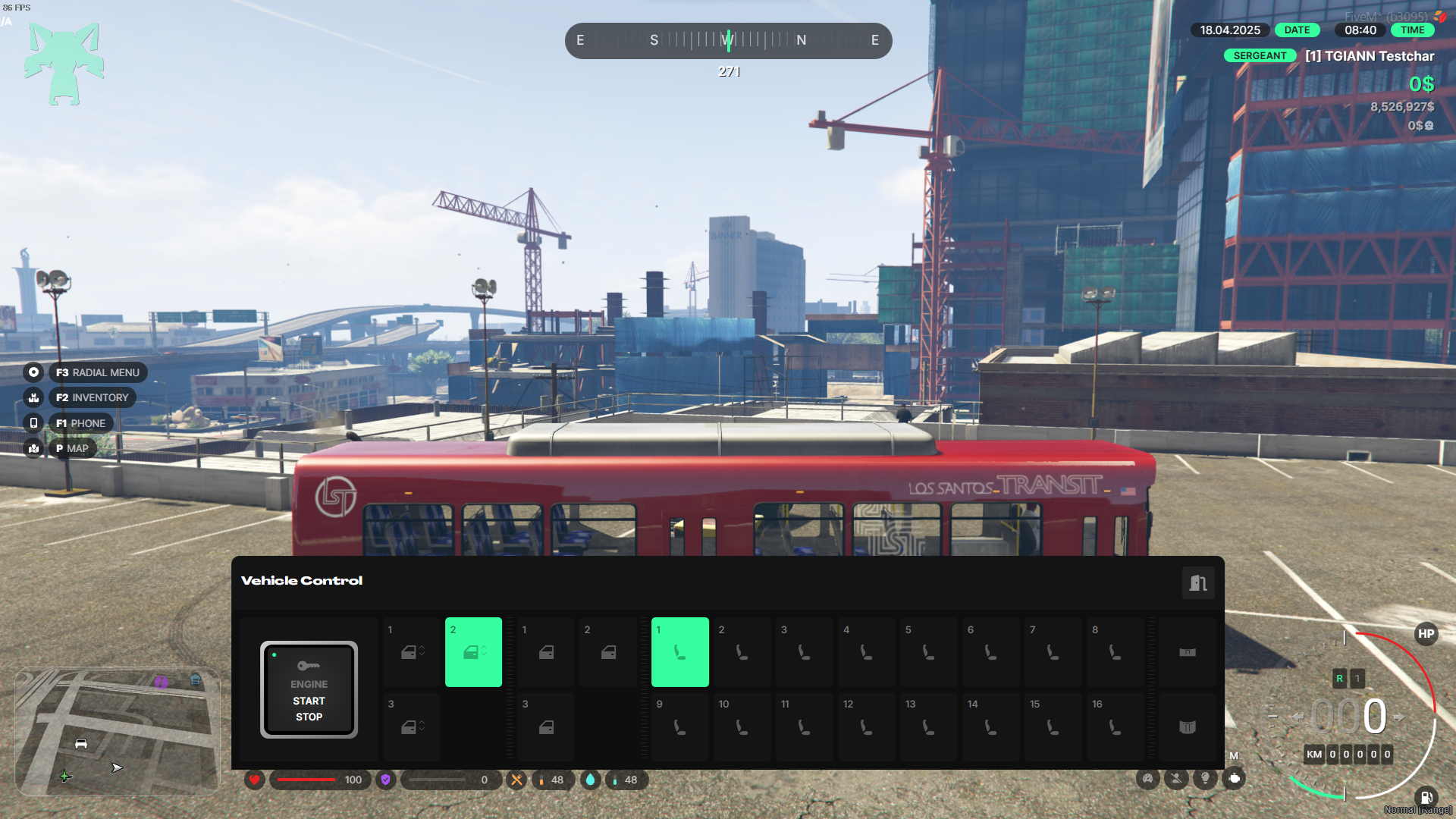Open door number 1
The image size is (1456, 819).
coord(546,652)
